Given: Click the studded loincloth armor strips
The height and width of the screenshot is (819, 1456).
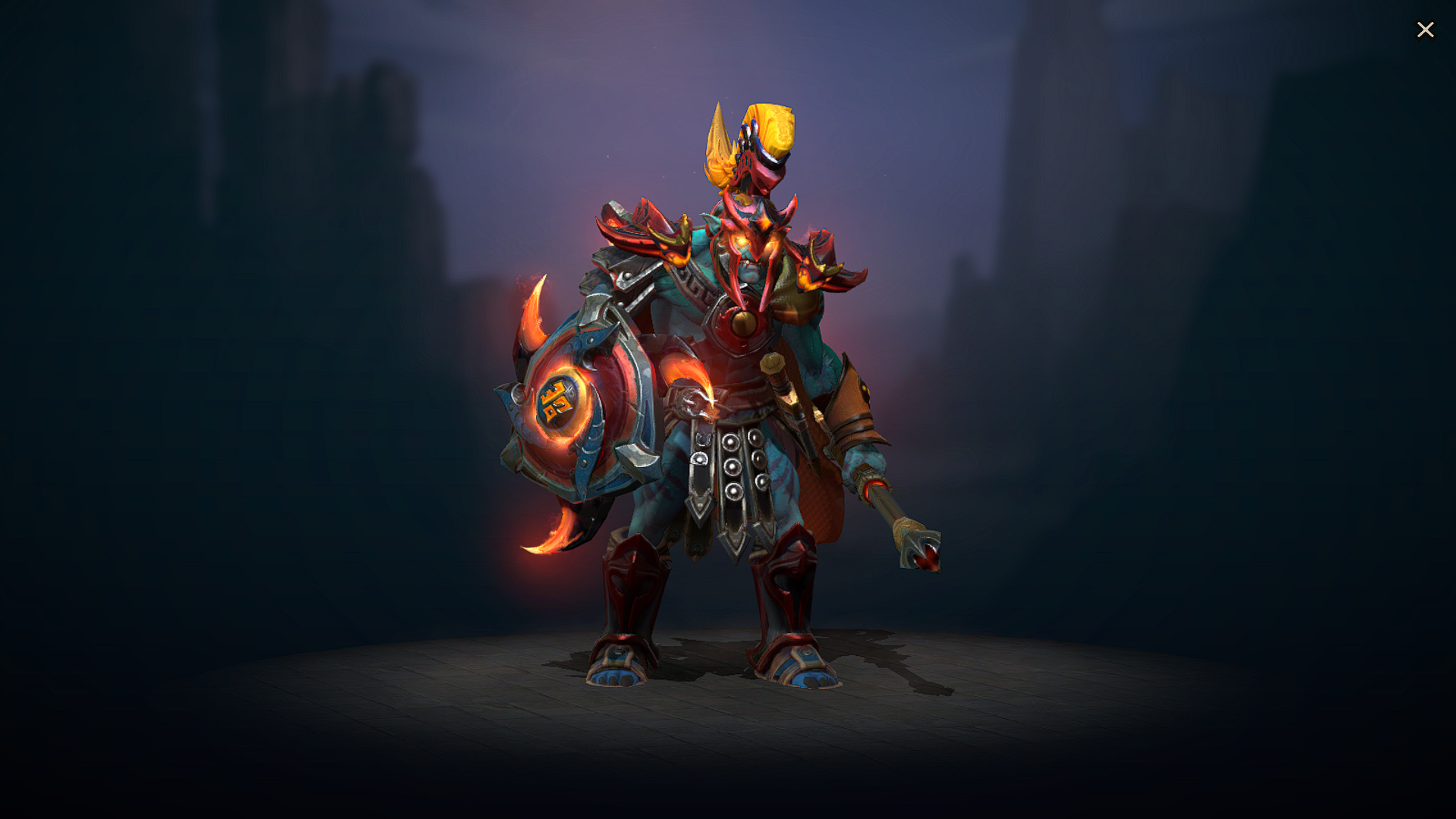Looking at the screenshot, I should [x=732, y=470].
